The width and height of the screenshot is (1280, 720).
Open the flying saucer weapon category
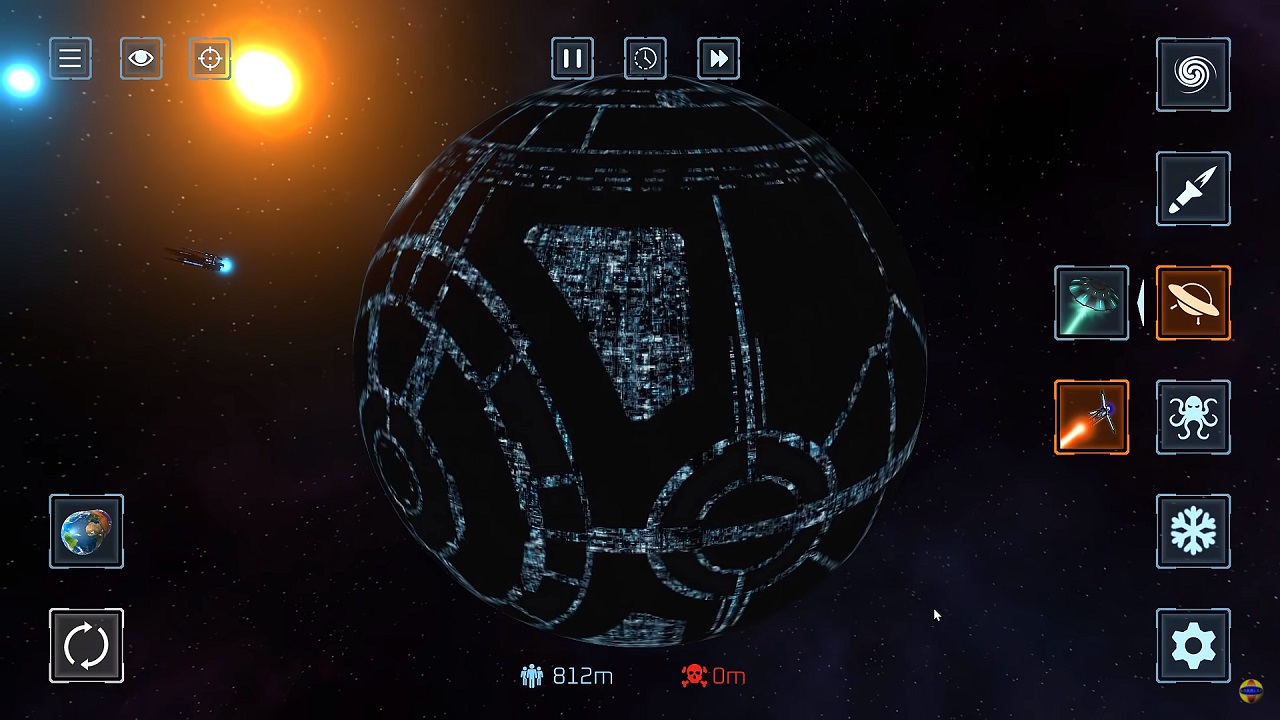click(x=1193, y=303)
